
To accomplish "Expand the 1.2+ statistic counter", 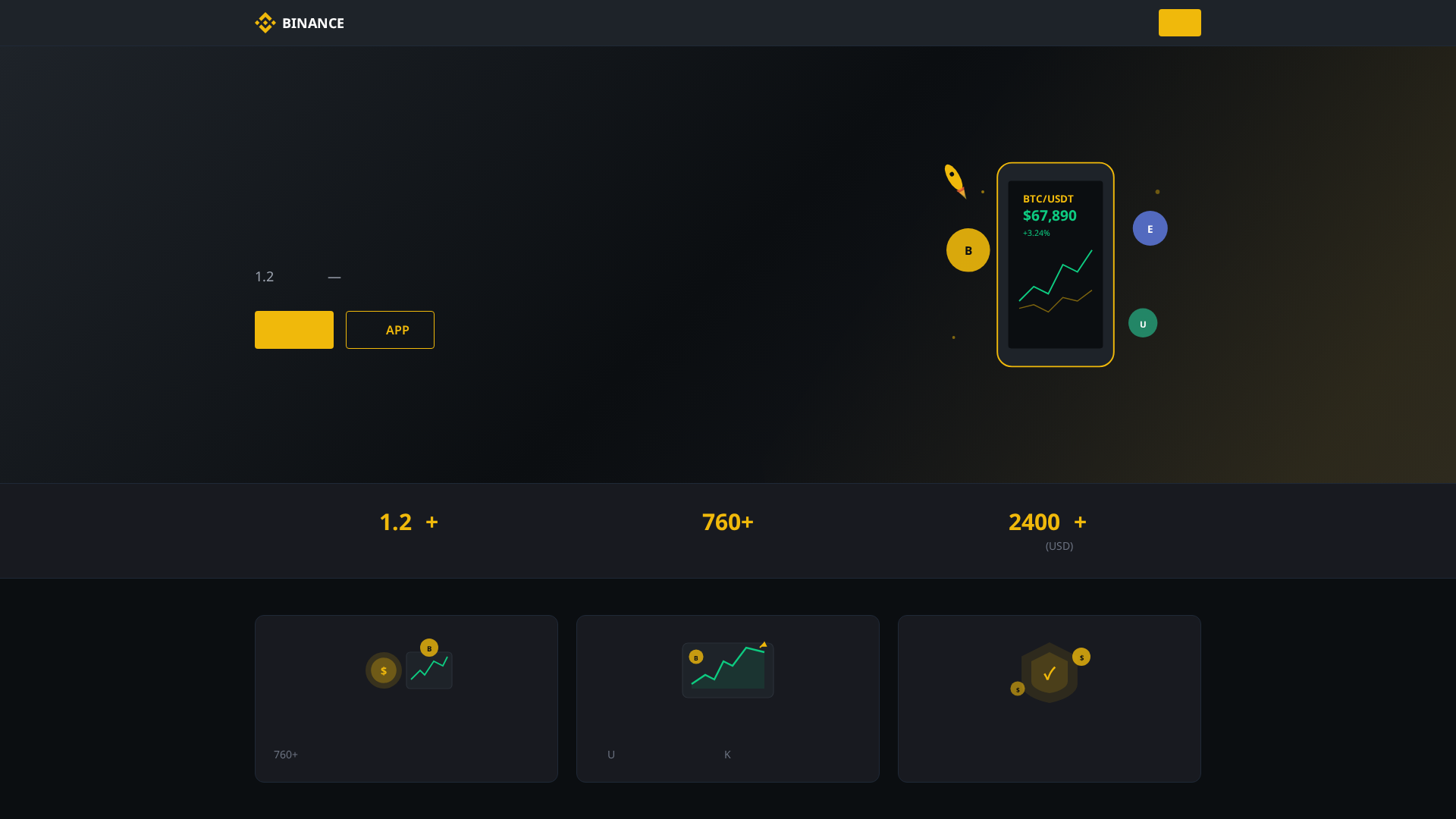I will 408,522.
